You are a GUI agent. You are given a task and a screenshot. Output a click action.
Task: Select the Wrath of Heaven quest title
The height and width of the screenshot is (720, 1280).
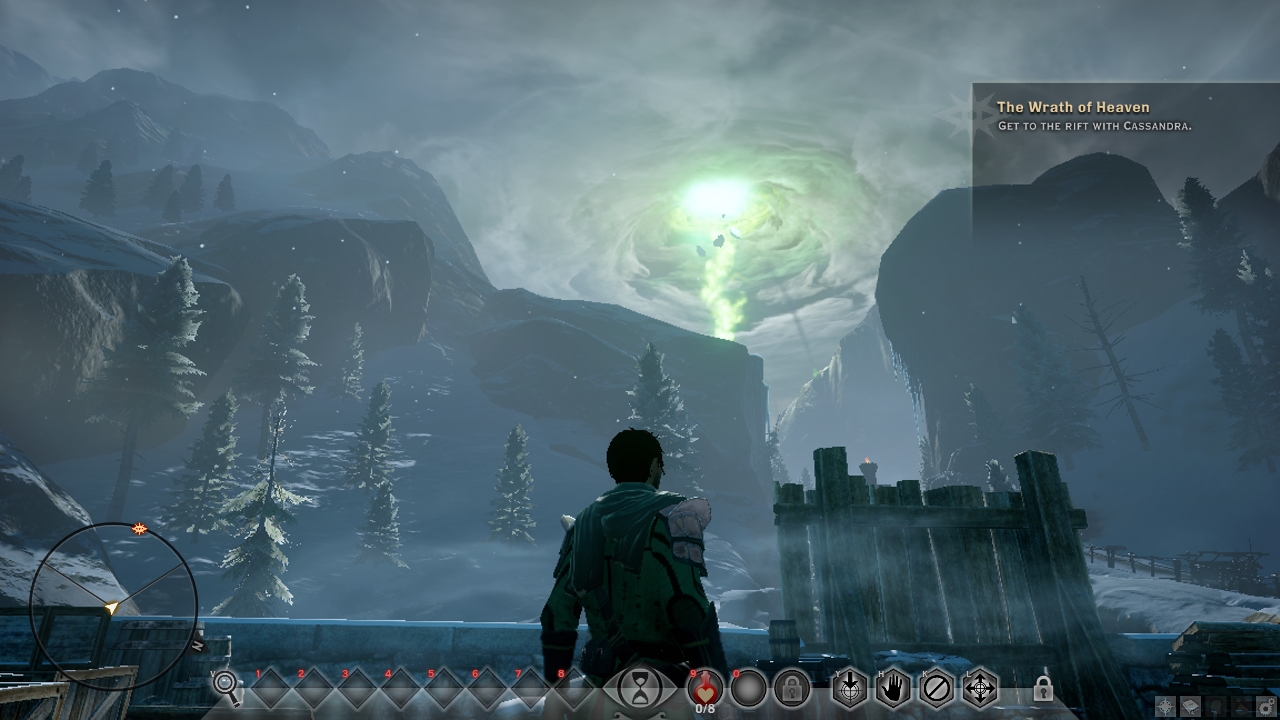click(1073, 106)
